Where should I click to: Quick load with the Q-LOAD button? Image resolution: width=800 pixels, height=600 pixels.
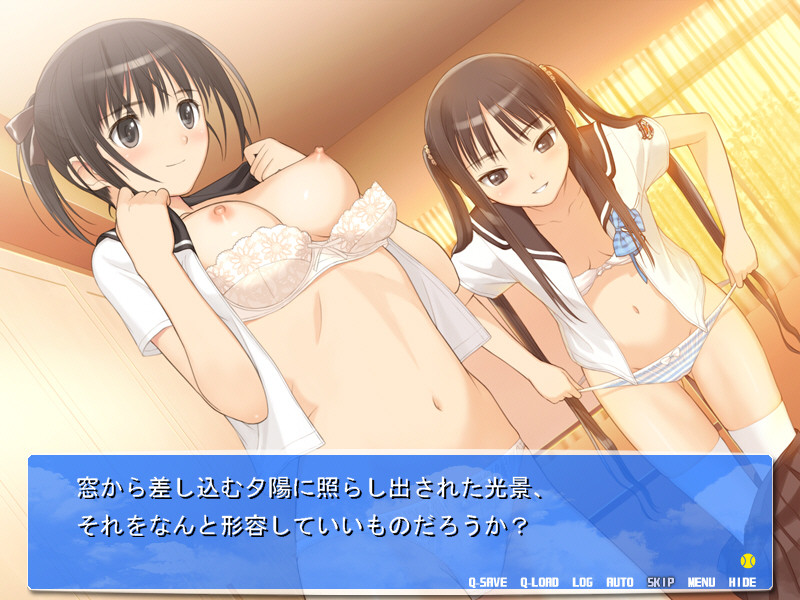(x=541, y=581)
